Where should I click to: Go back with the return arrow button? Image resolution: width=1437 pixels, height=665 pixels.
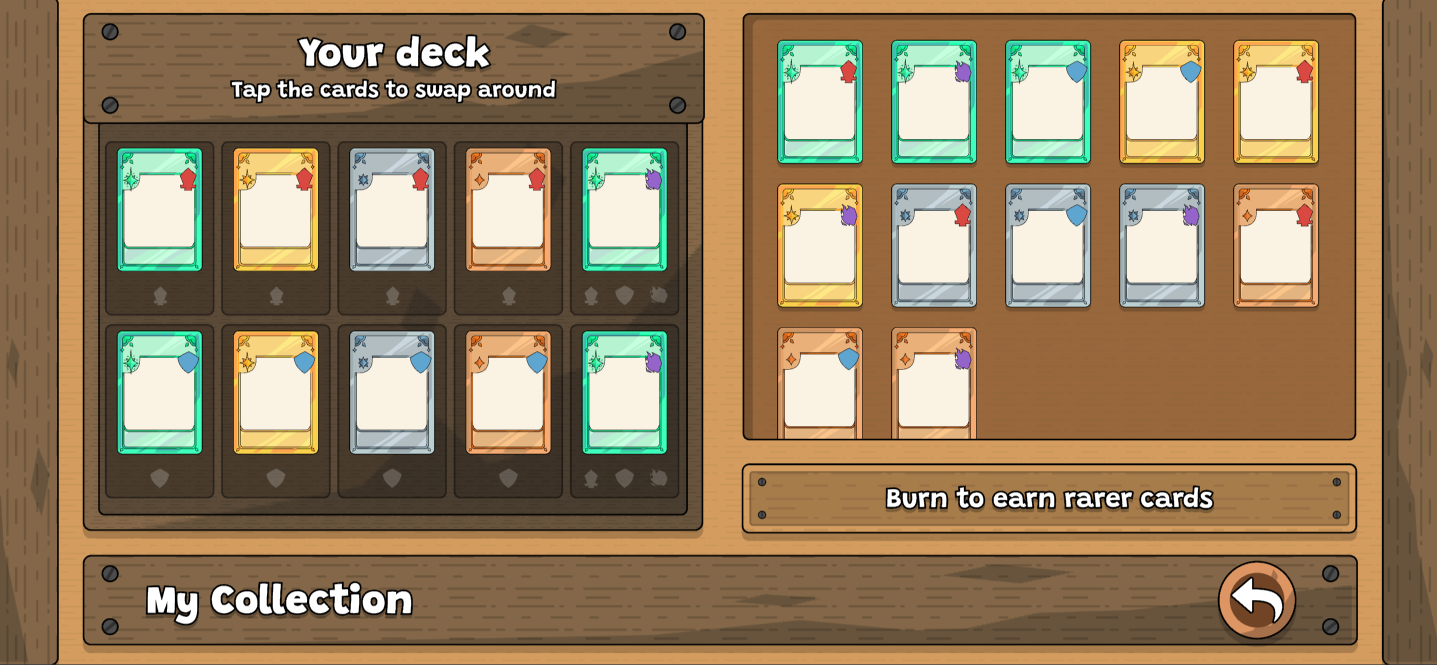tap(1256, 600)
